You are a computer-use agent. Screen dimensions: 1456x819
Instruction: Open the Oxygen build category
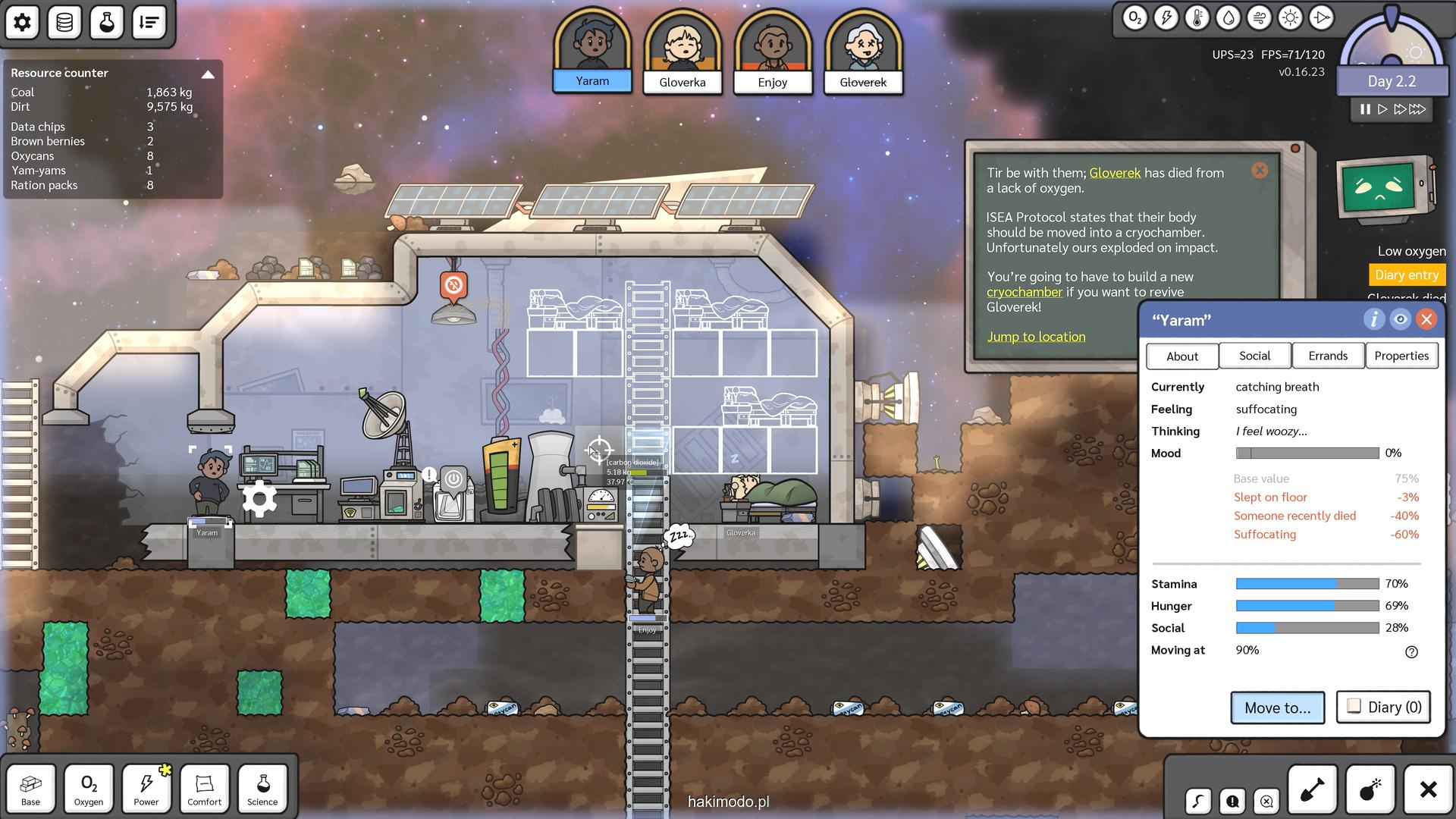pos(89,788)
